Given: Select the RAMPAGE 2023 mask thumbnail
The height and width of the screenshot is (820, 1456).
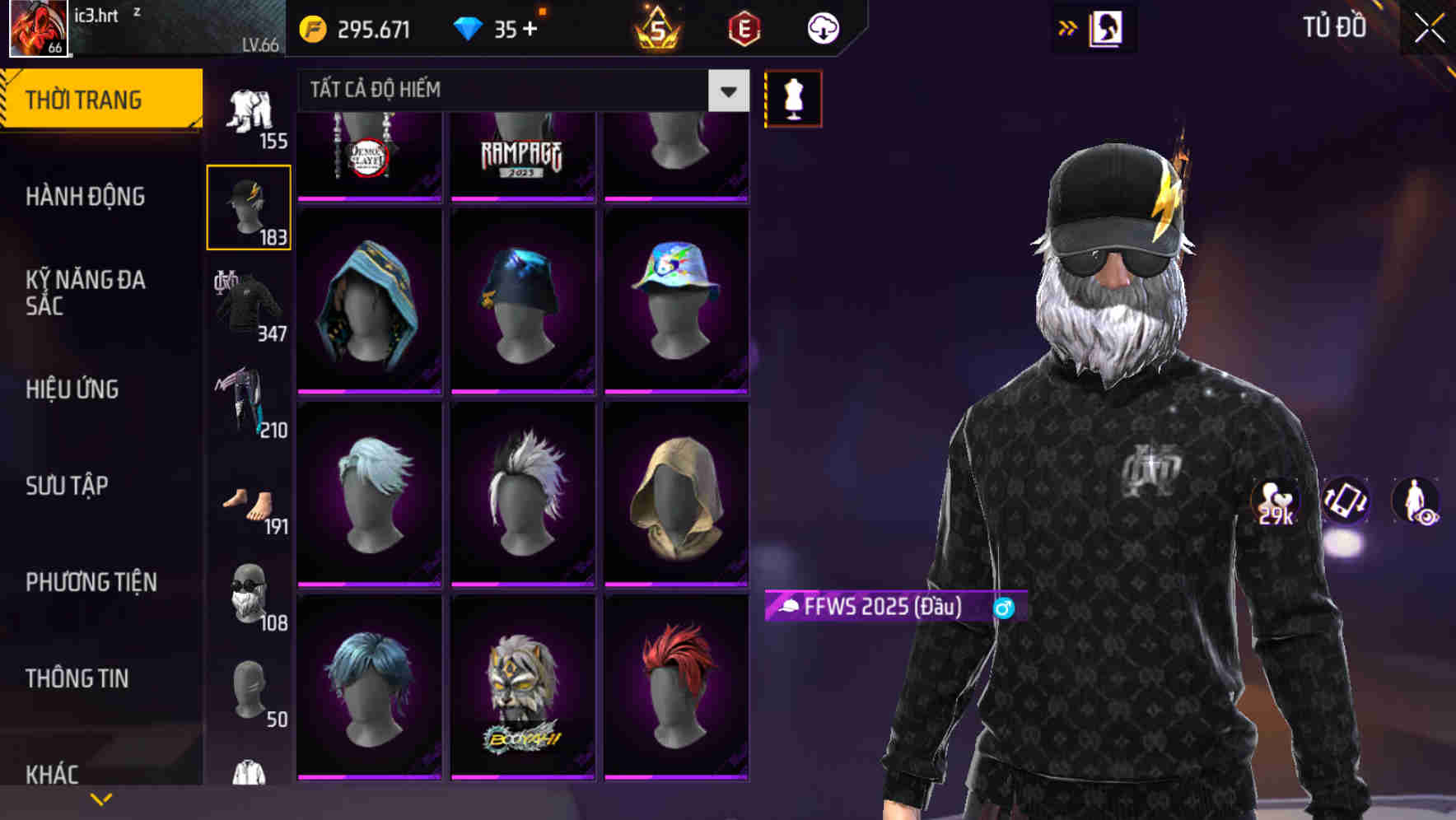Looking at the screenshot, I should [x=522, y=156].
